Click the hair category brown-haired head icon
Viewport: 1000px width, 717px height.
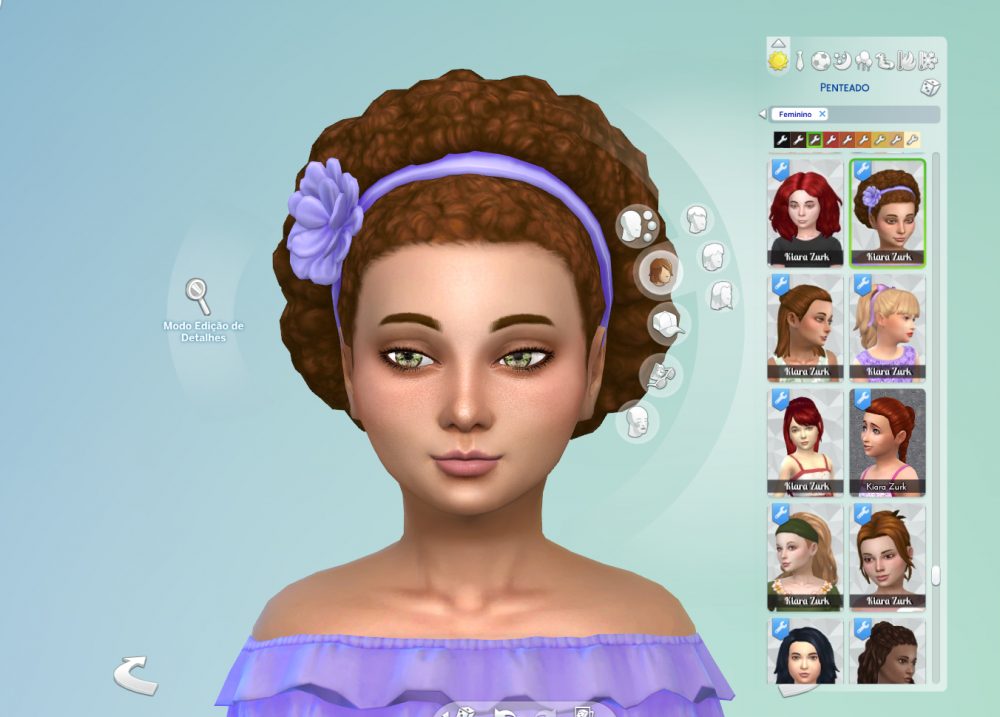tap(660, 271)
